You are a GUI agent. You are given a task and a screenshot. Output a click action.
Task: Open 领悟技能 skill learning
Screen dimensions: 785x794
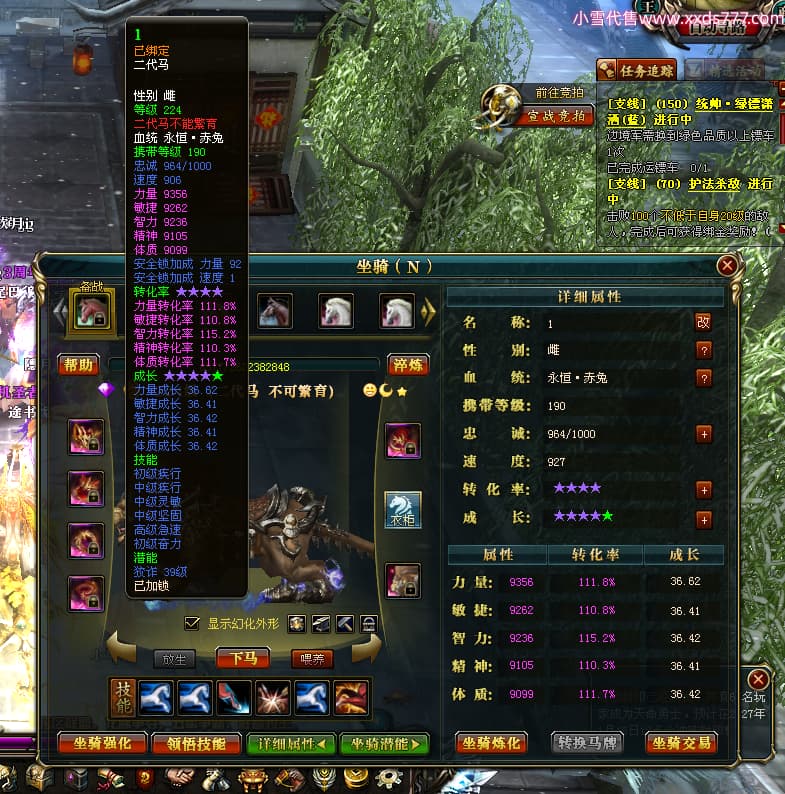pos(196,743)
